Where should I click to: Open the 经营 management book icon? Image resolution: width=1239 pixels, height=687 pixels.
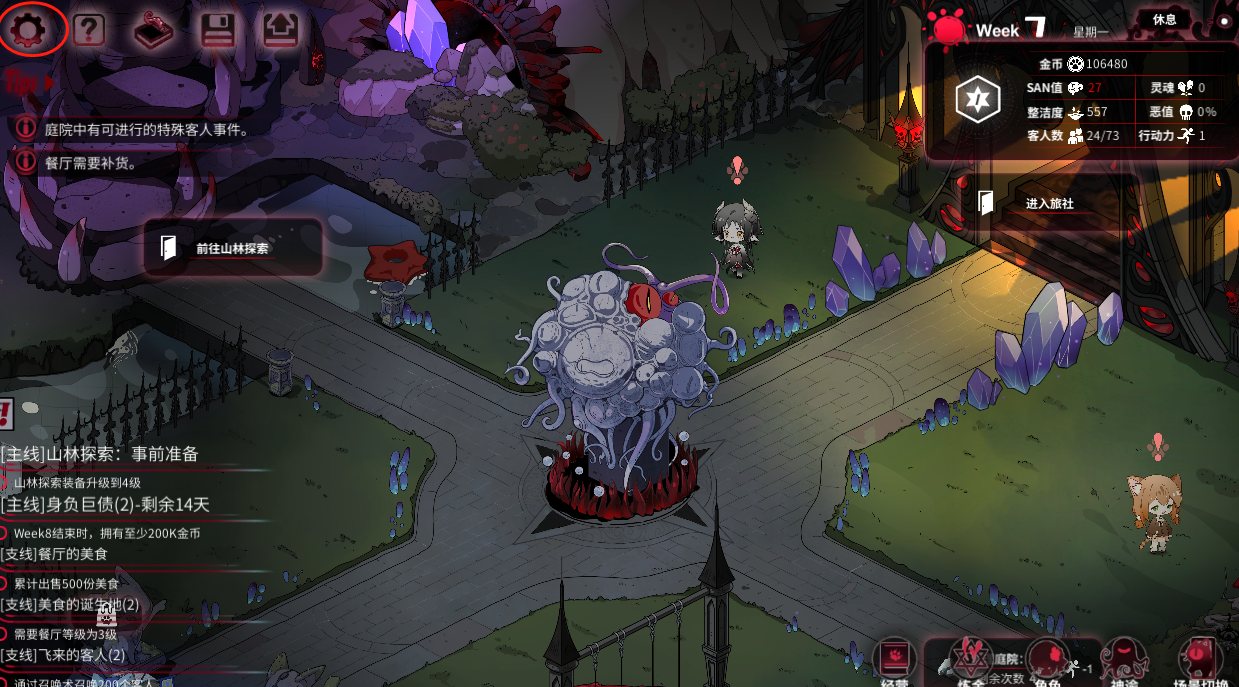[894, 660]
